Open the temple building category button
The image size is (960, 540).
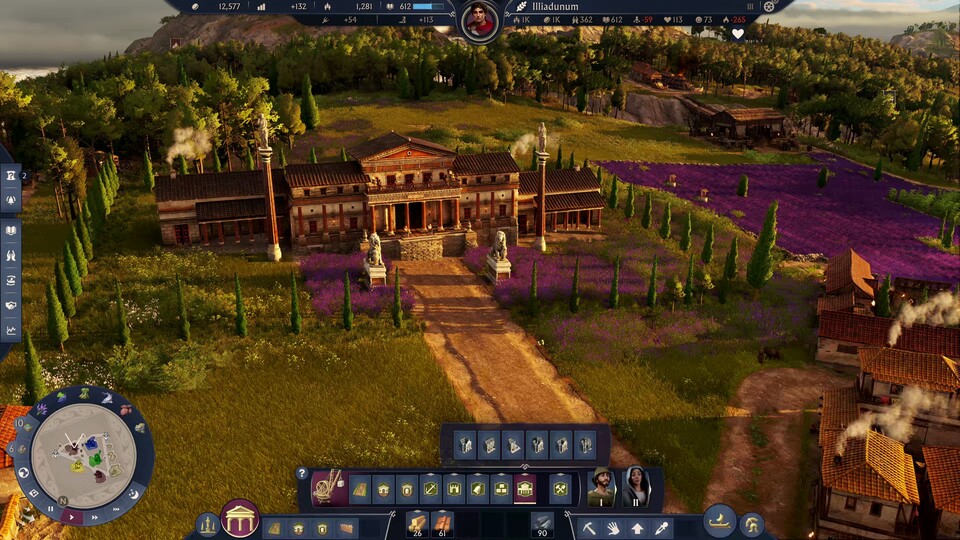click(x=239, y=518)
